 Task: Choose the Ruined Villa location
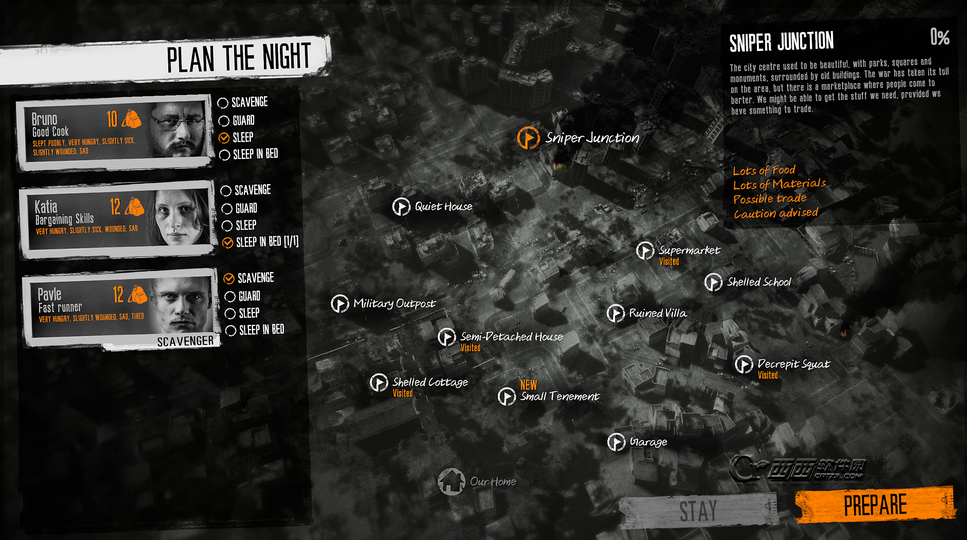[x=616, y=314]
